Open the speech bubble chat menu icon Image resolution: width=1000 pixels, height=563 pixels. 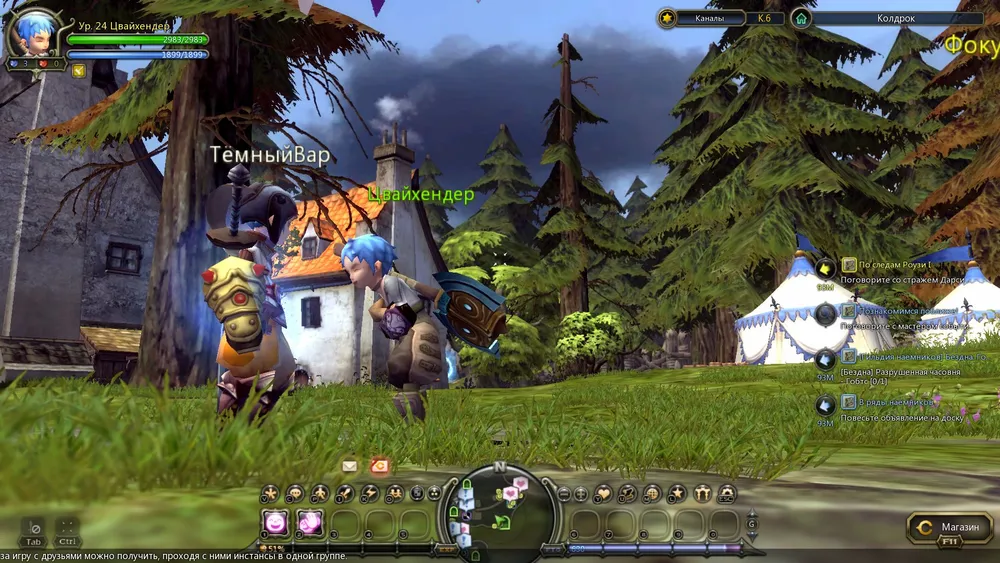coord(294,493)
